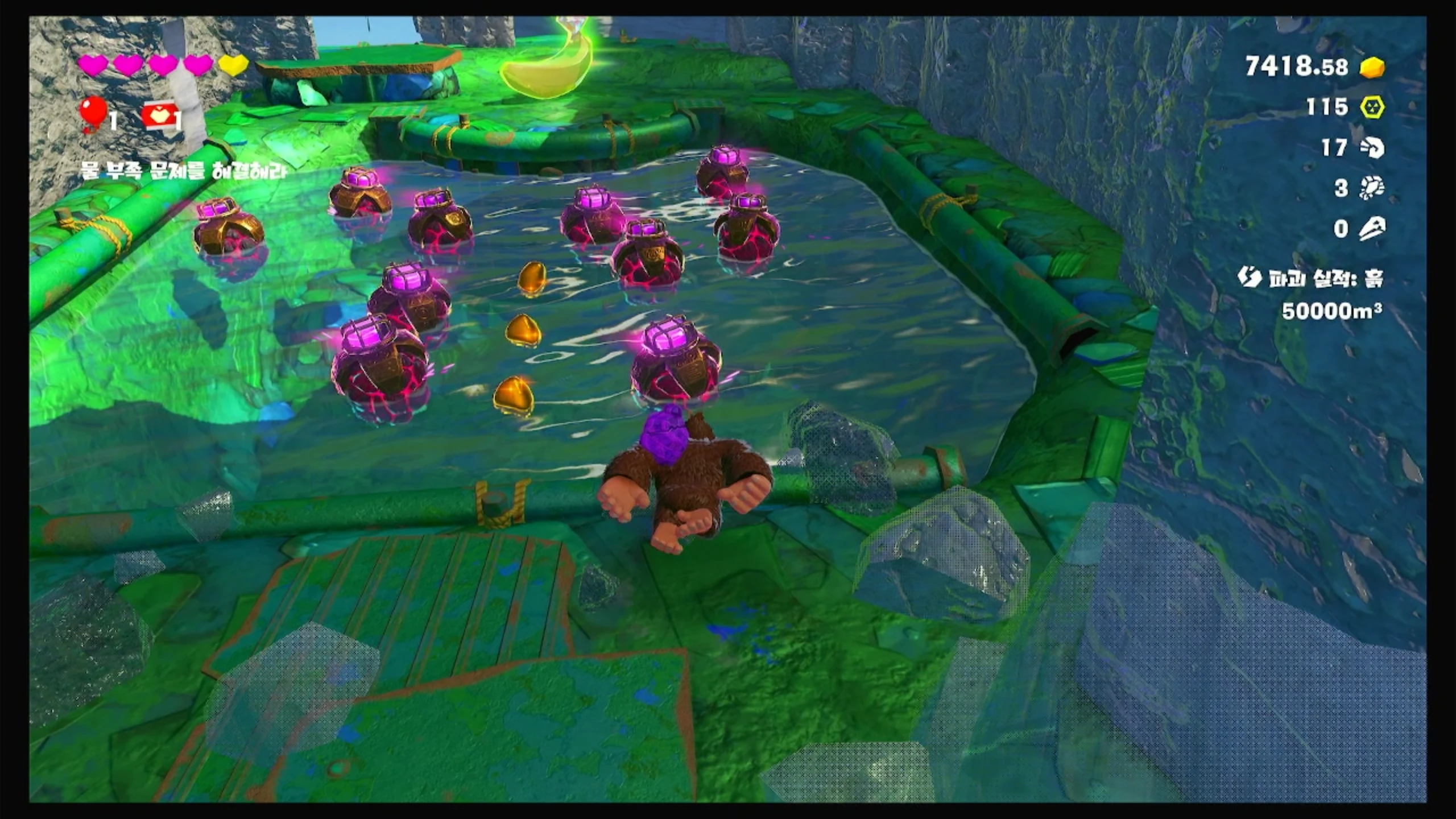
Task: Click the fossil icon beside count 0
Action: coord(1371,229)
